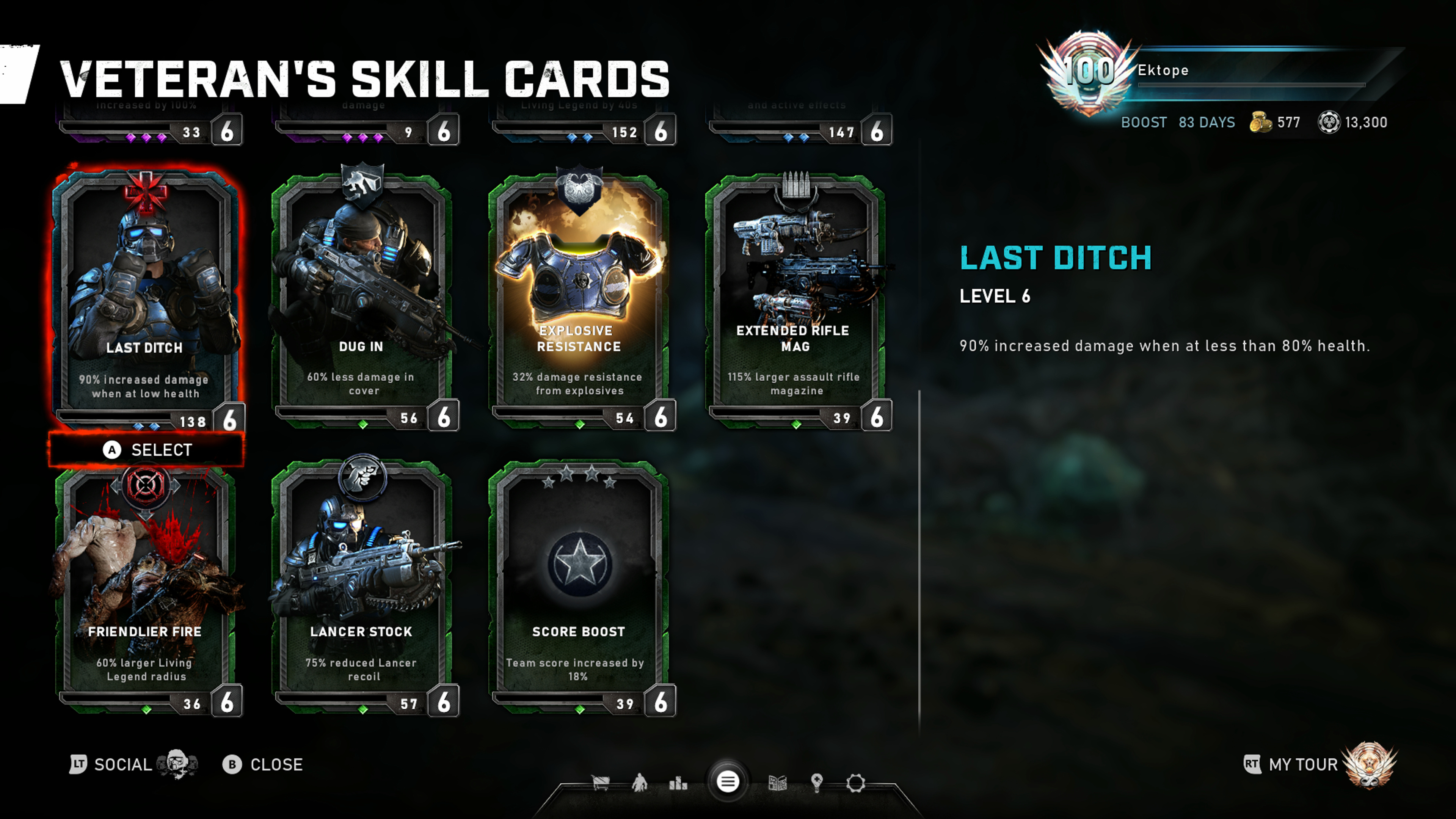Screen dimensions: 1456x819
Task: Pick the Explosive Resistance card
Action: (579, 294)
